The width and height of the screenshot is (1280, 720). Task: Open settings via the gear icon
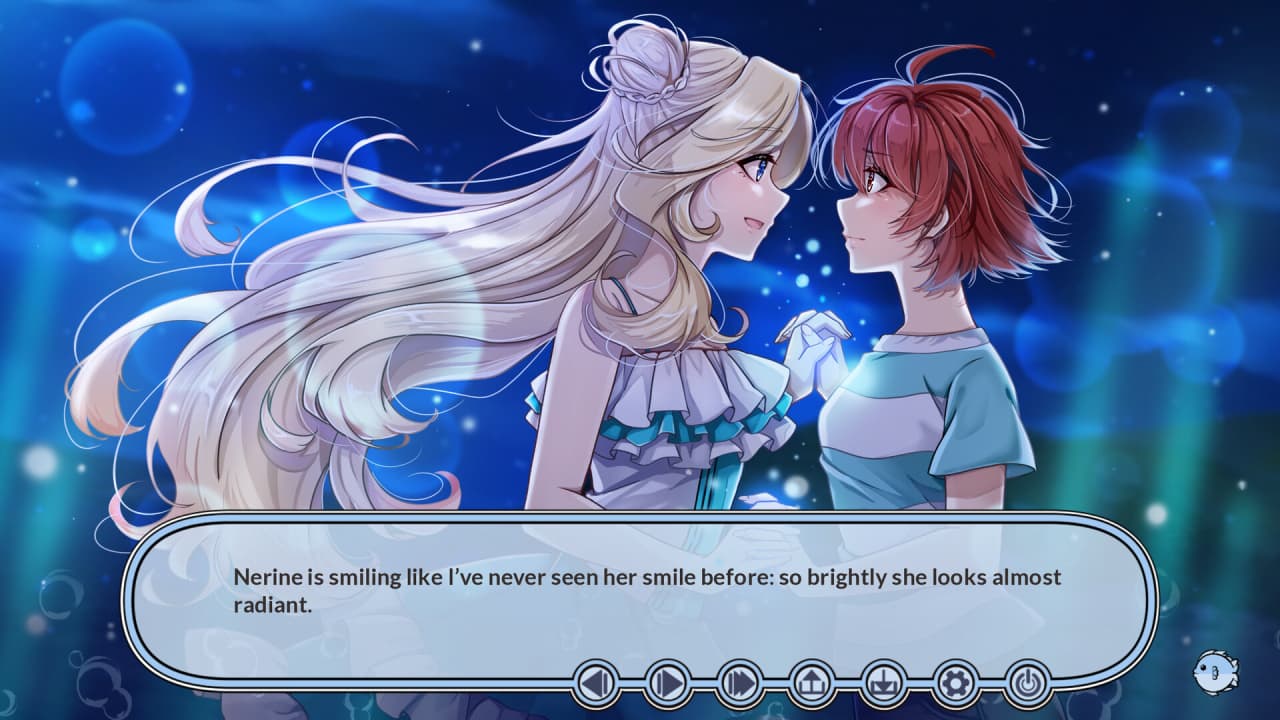point(956,684)
